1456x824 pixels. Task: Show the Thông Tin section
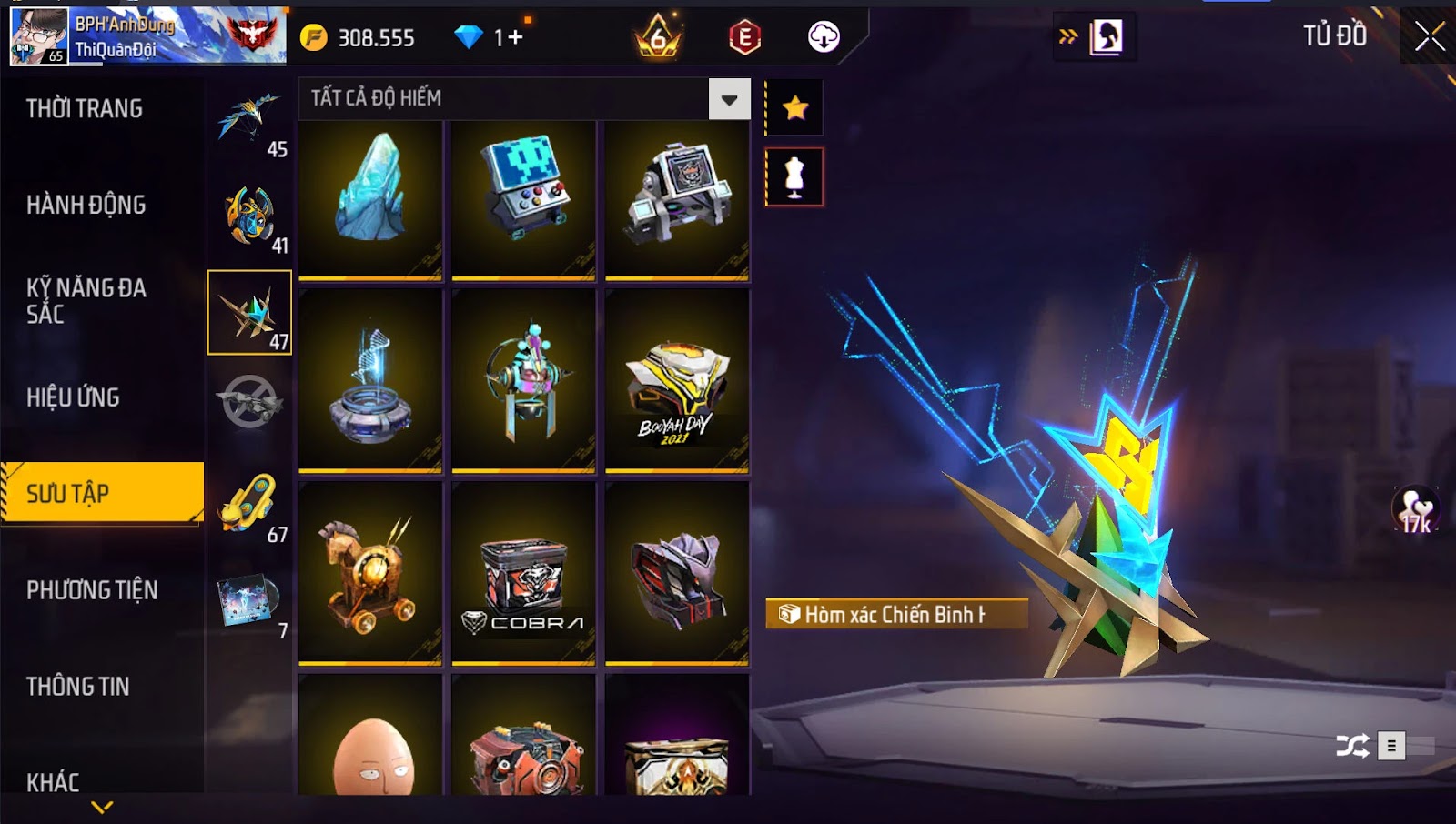point(78,687)
